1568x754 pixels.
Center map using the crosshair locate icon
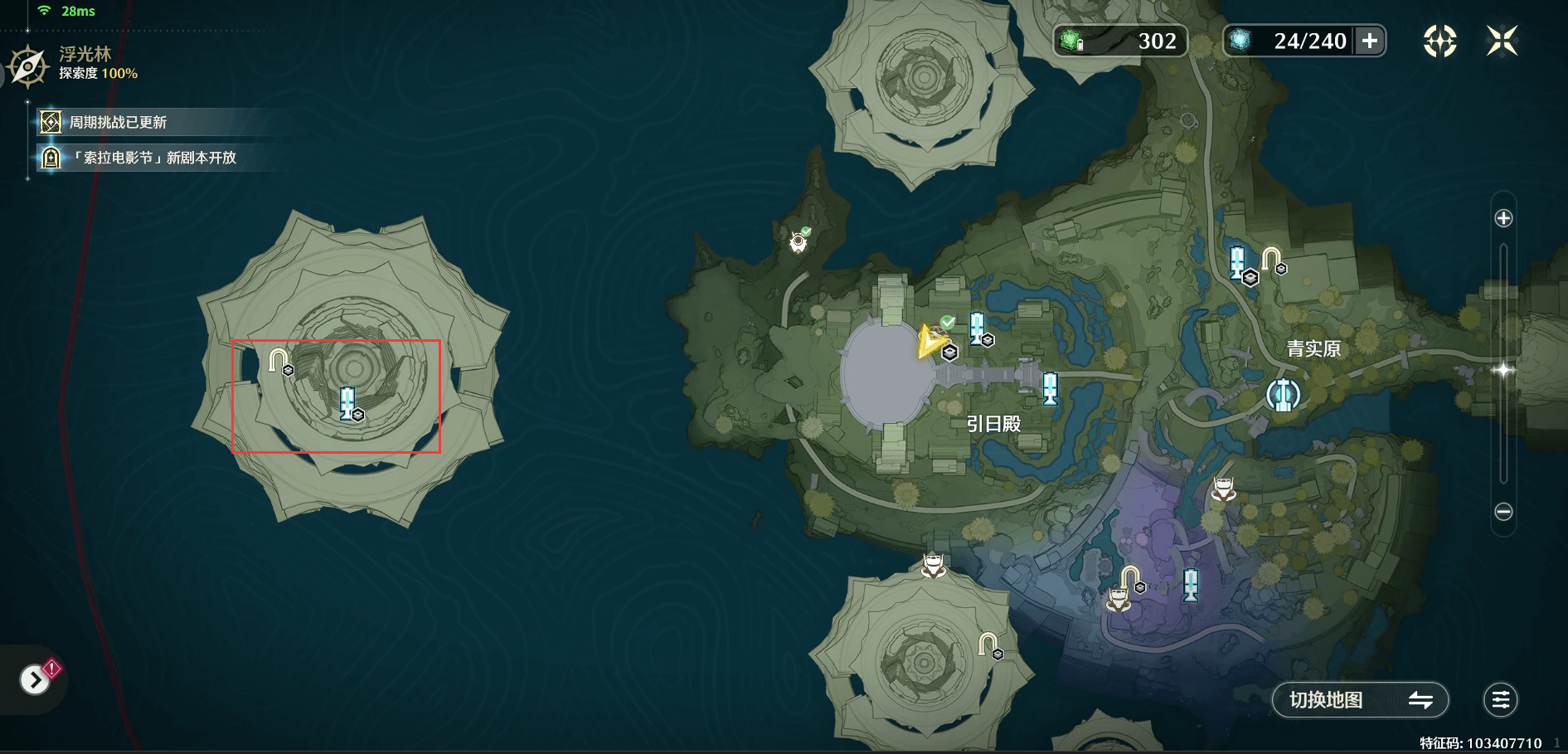coord(1439,41)
